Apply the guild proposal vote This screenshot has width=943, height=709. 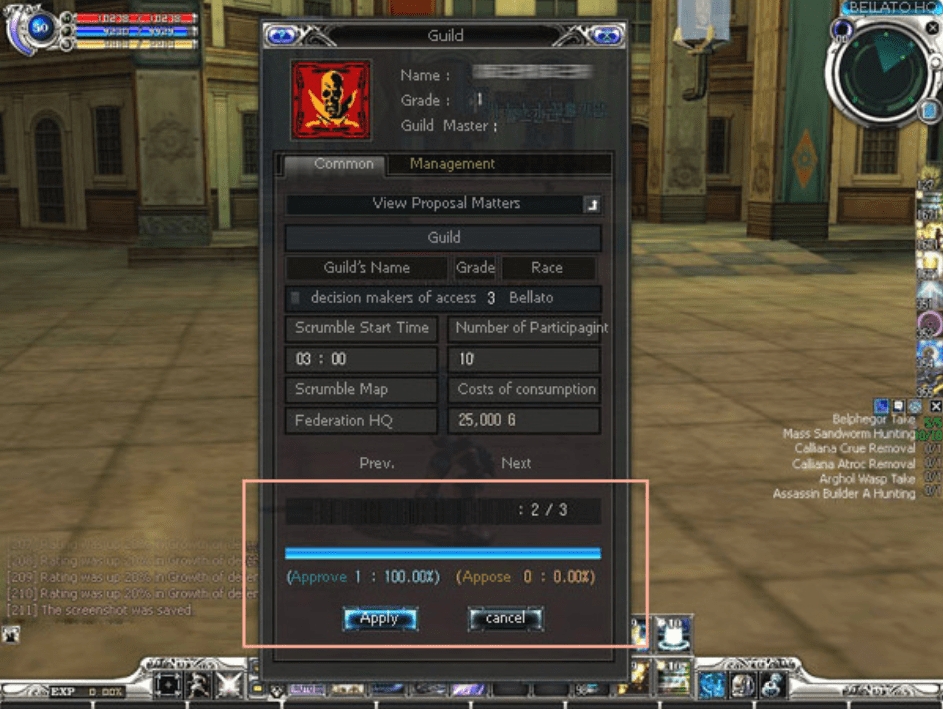(379, 619)
